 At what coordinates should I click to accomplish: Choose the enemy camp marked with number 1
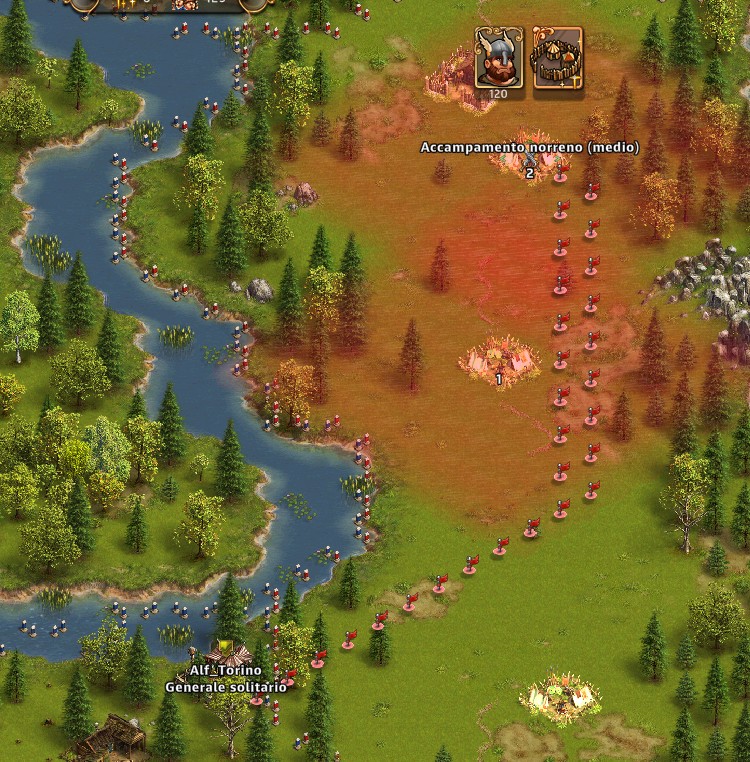click(x=499, y=359)
